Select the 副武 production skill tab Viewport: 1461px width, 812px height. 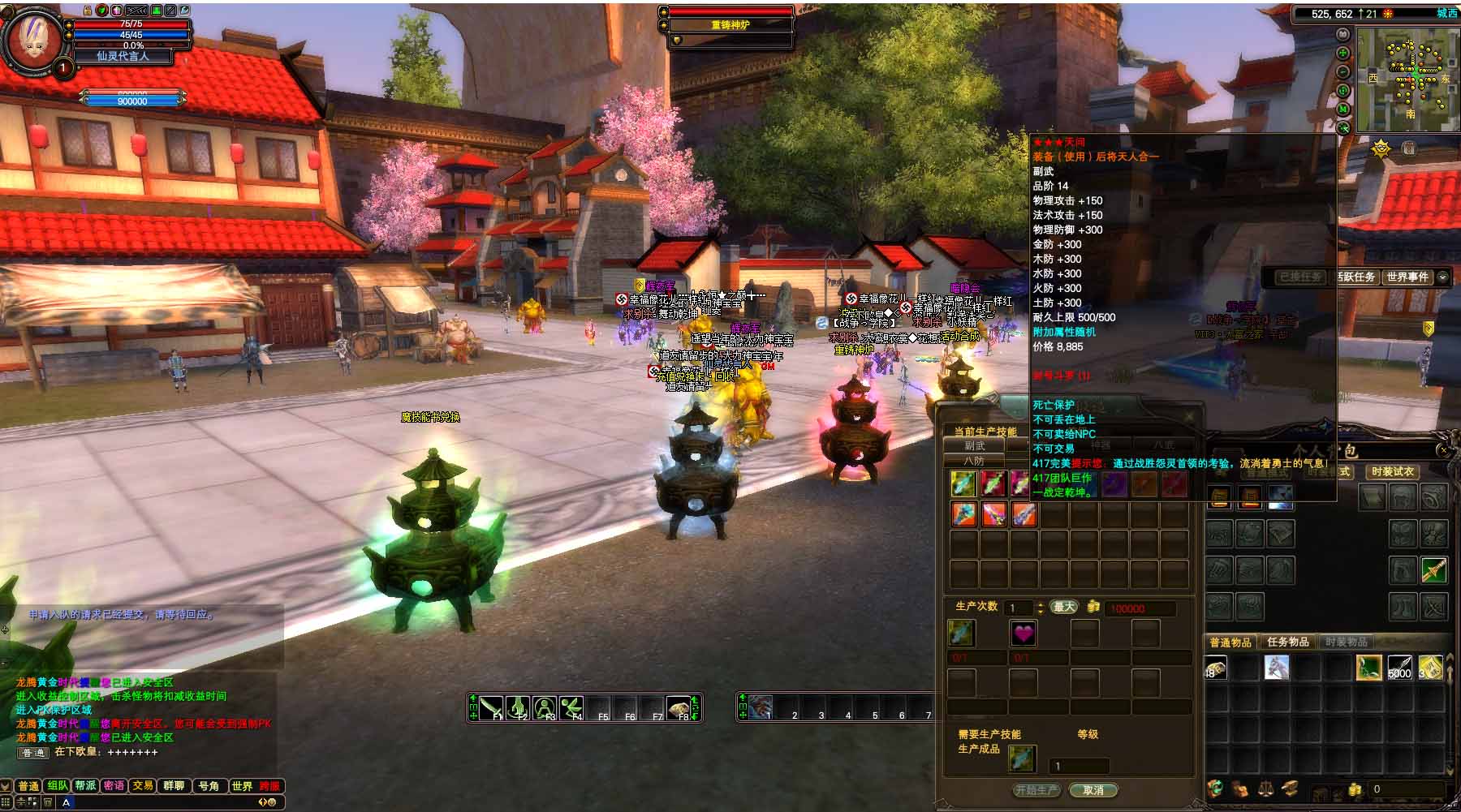coord(974,445)
